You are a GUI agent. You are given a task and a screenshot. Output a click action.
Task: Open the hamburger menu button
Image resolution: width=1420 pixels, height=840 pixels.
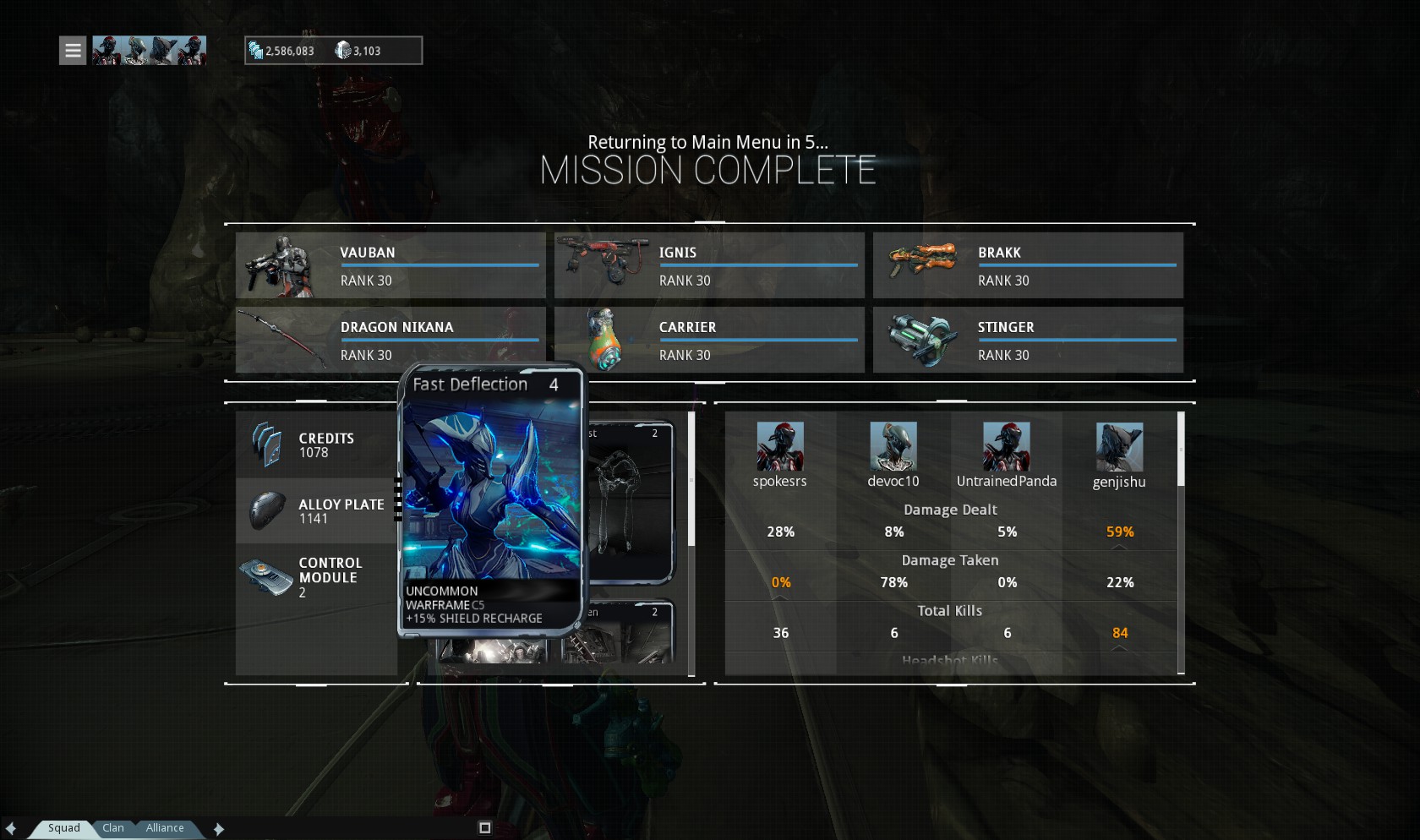coord(73,51)
